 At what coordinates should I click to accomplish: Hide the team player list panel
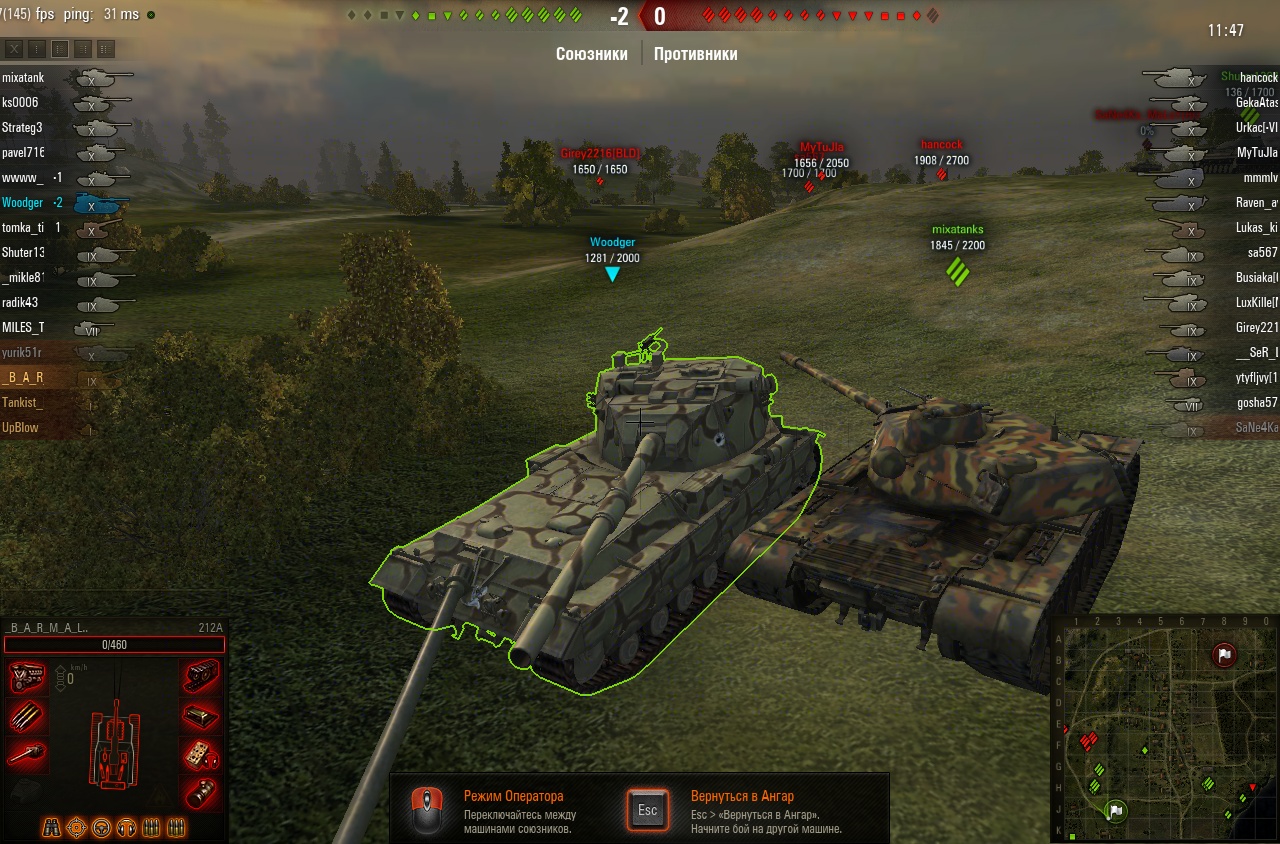pyautogui.click(x=15, y=49)
